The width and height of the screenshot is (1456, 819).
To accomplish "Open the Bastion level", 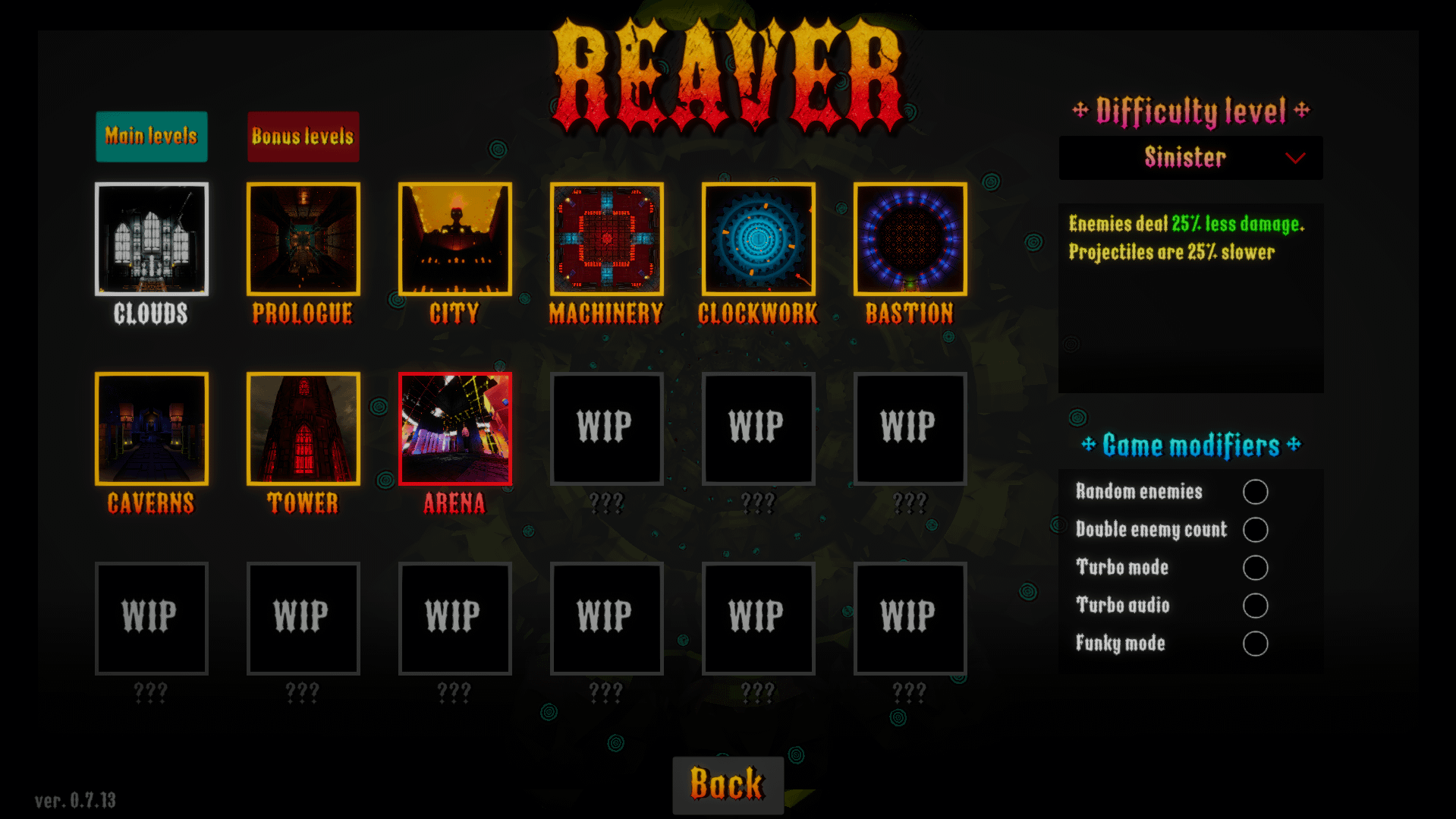I will pyautogui.click(x=910, y=239).
